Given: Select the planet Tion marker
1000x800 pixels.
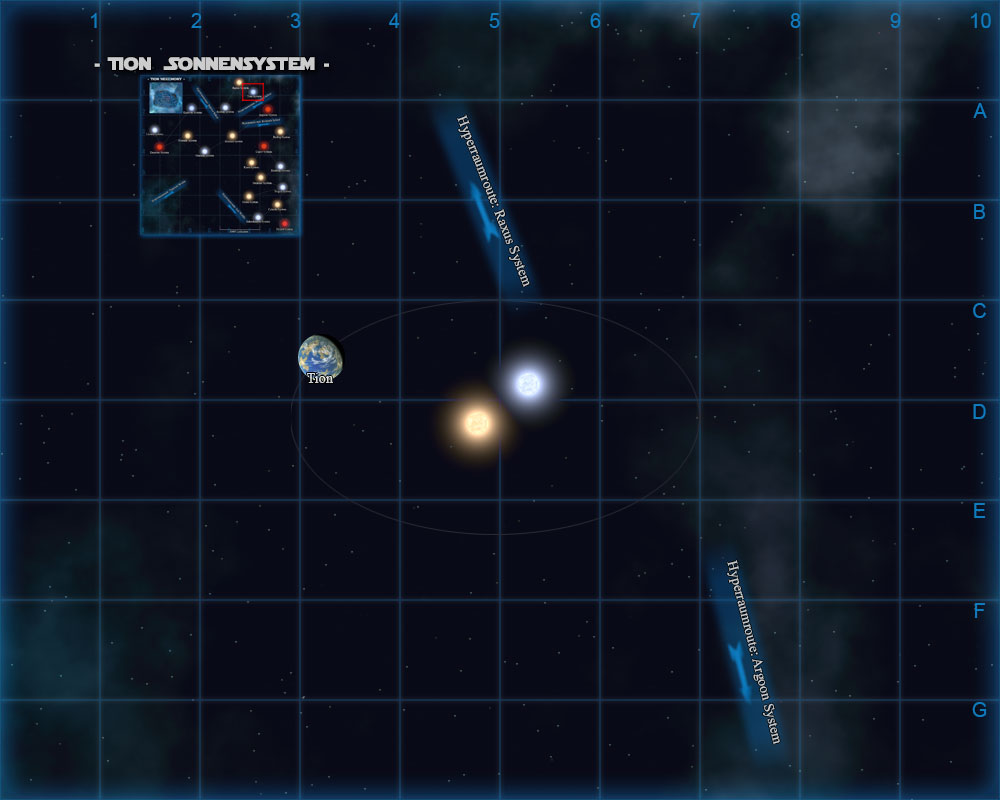Looking at the screenshot, I should (320, 357).
